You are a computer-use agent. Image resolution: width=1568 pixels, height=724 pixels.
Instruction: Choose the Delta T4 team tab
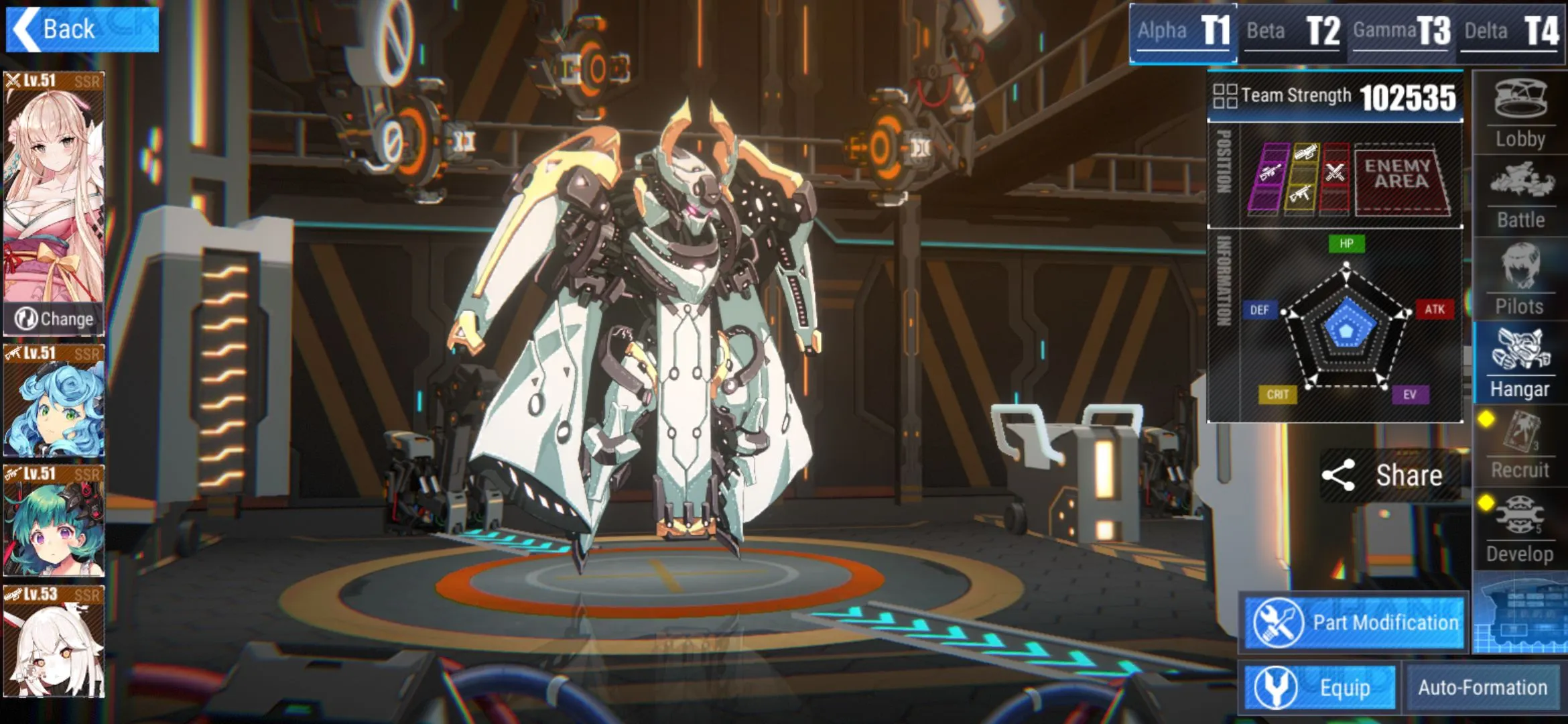(1511, 32)
